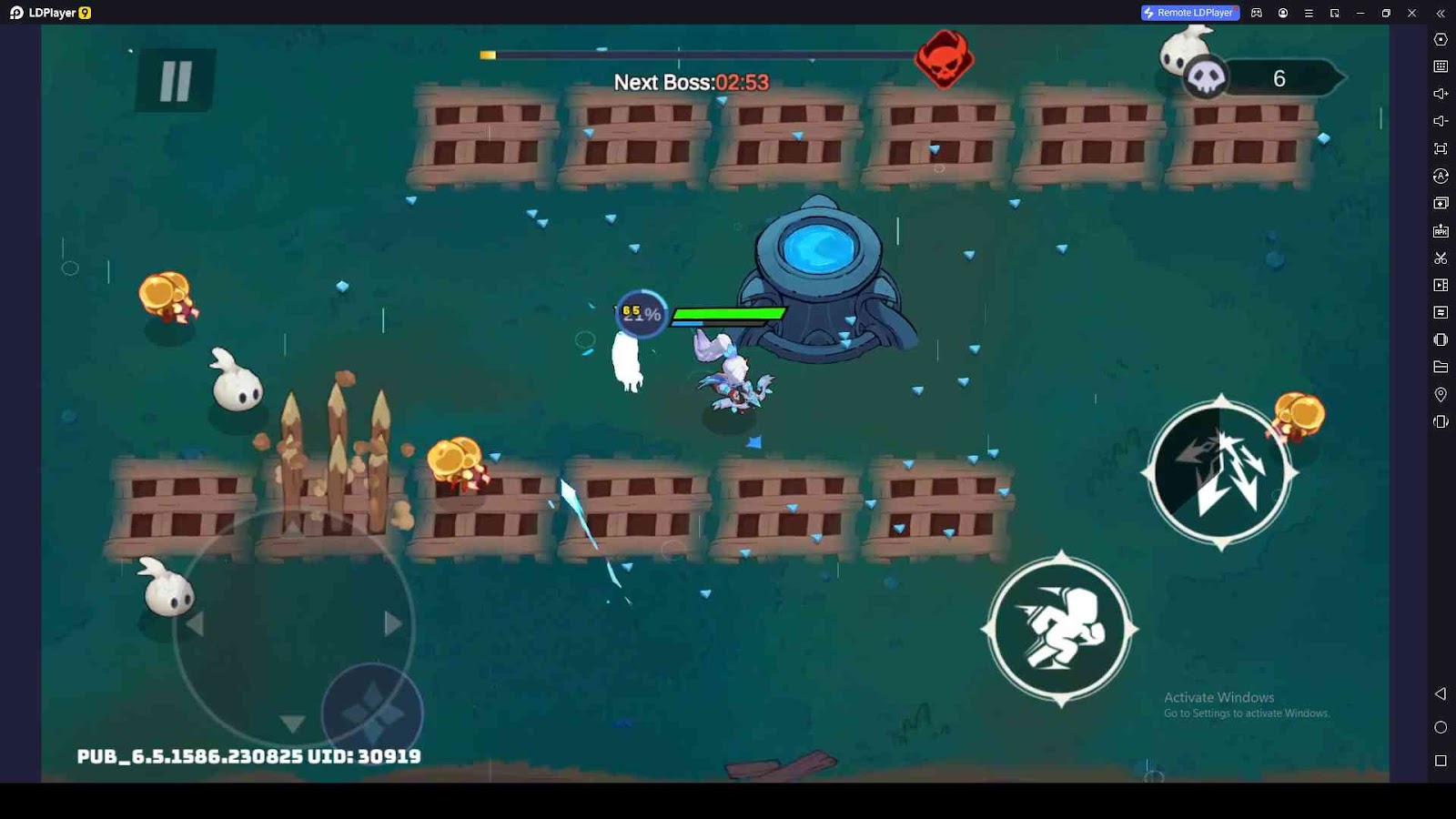
Task: Click the fullscreen icon on the sidebar
Action: [x=1441, y=148]
